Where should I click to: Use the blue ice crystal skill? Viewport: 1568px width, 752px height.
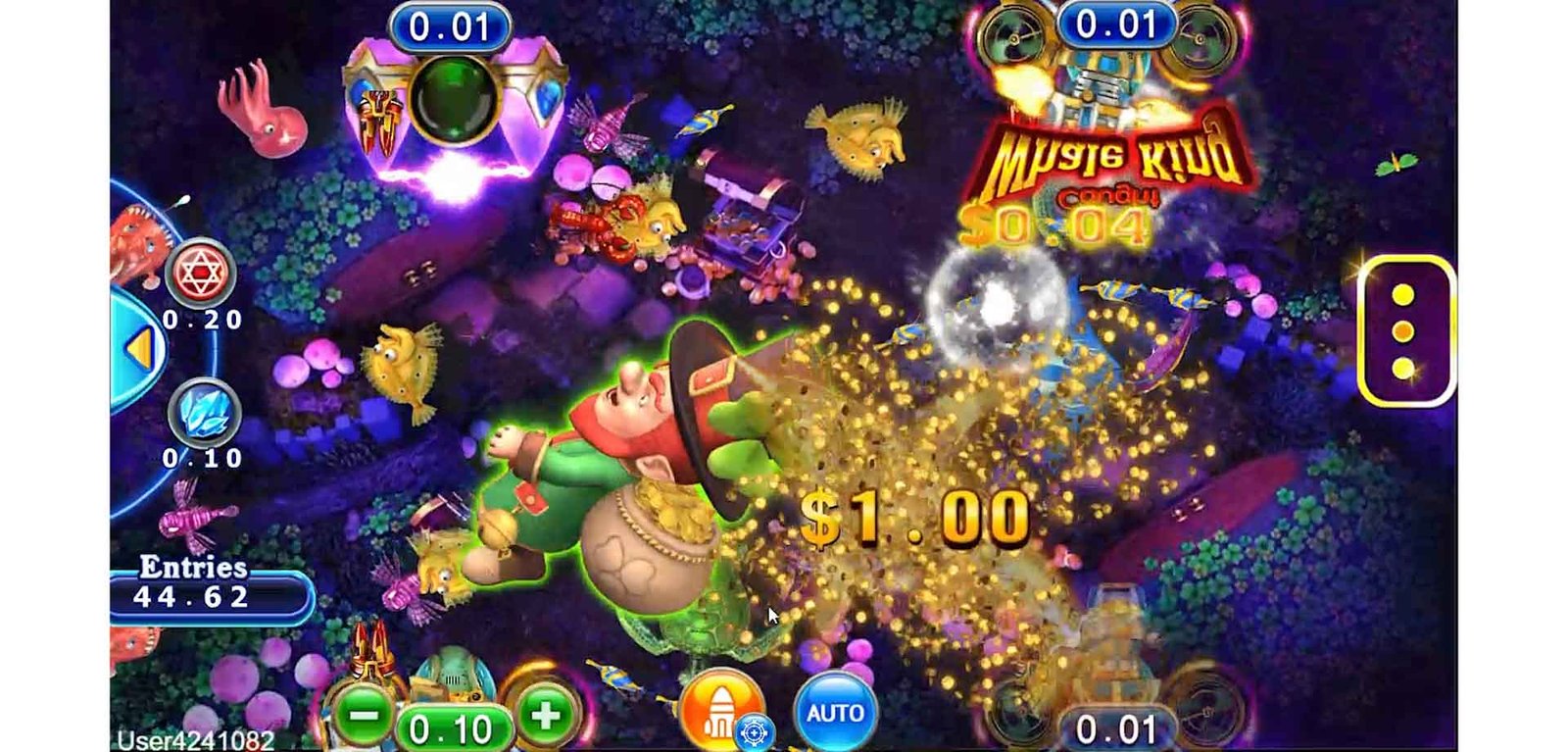204,412
